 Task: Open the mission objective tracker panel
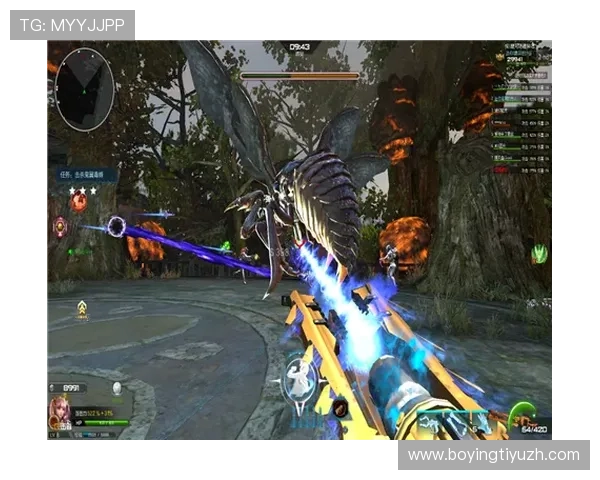(86, 174)
